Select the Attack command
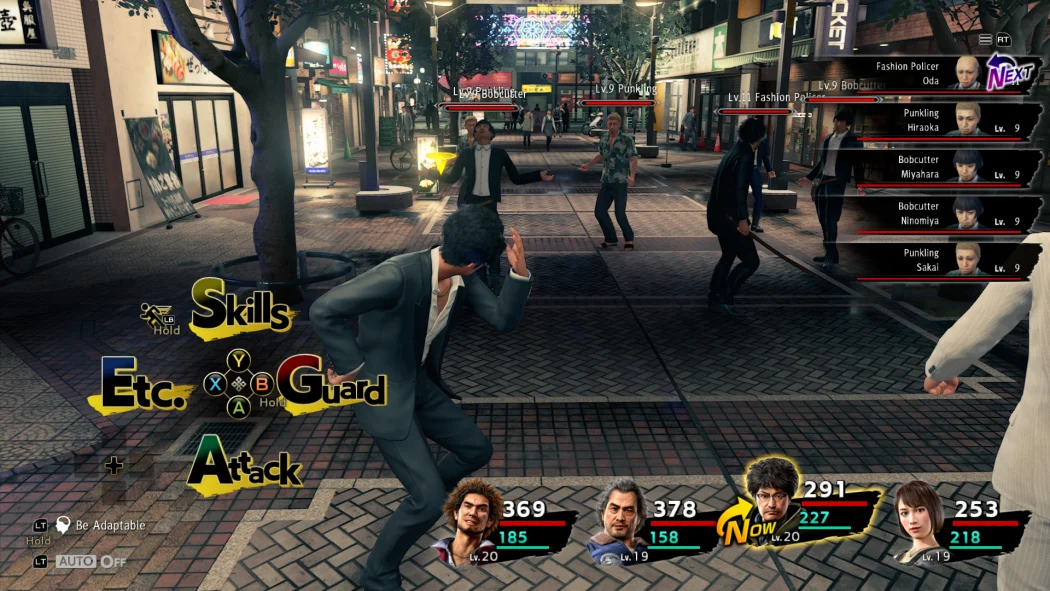The image size is (1050, 591). 244,465
